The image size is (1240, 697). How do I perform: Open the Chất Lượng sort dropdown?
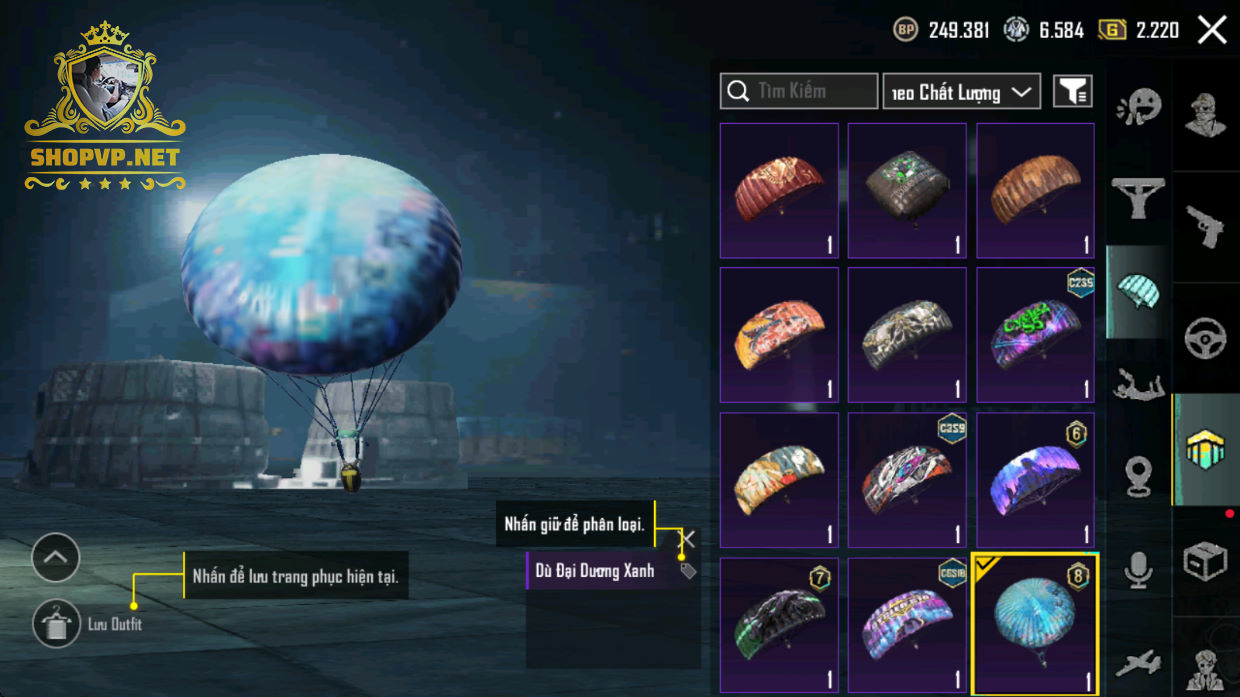pos(961,92)
